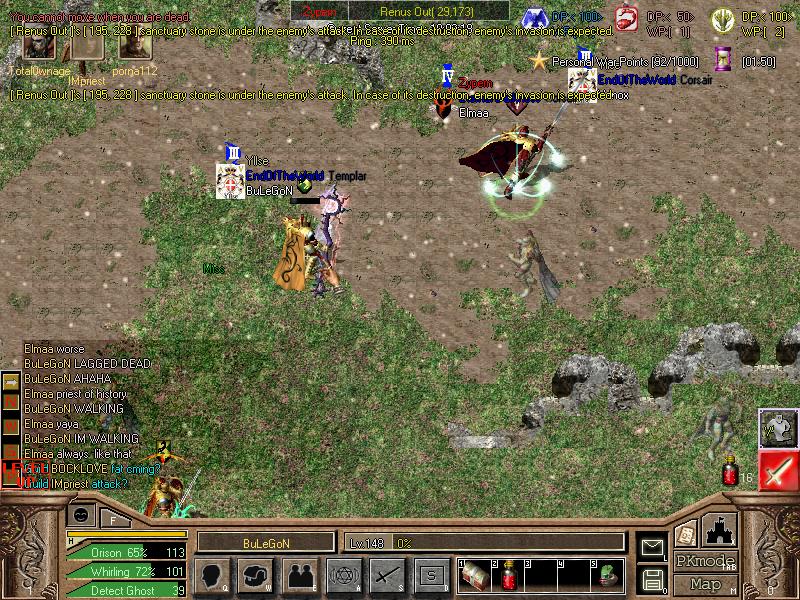Image resolution: width=800 pixels, height=600 pixels.
Task: Click the floppy disk save icon
Action: pos(652,577)
